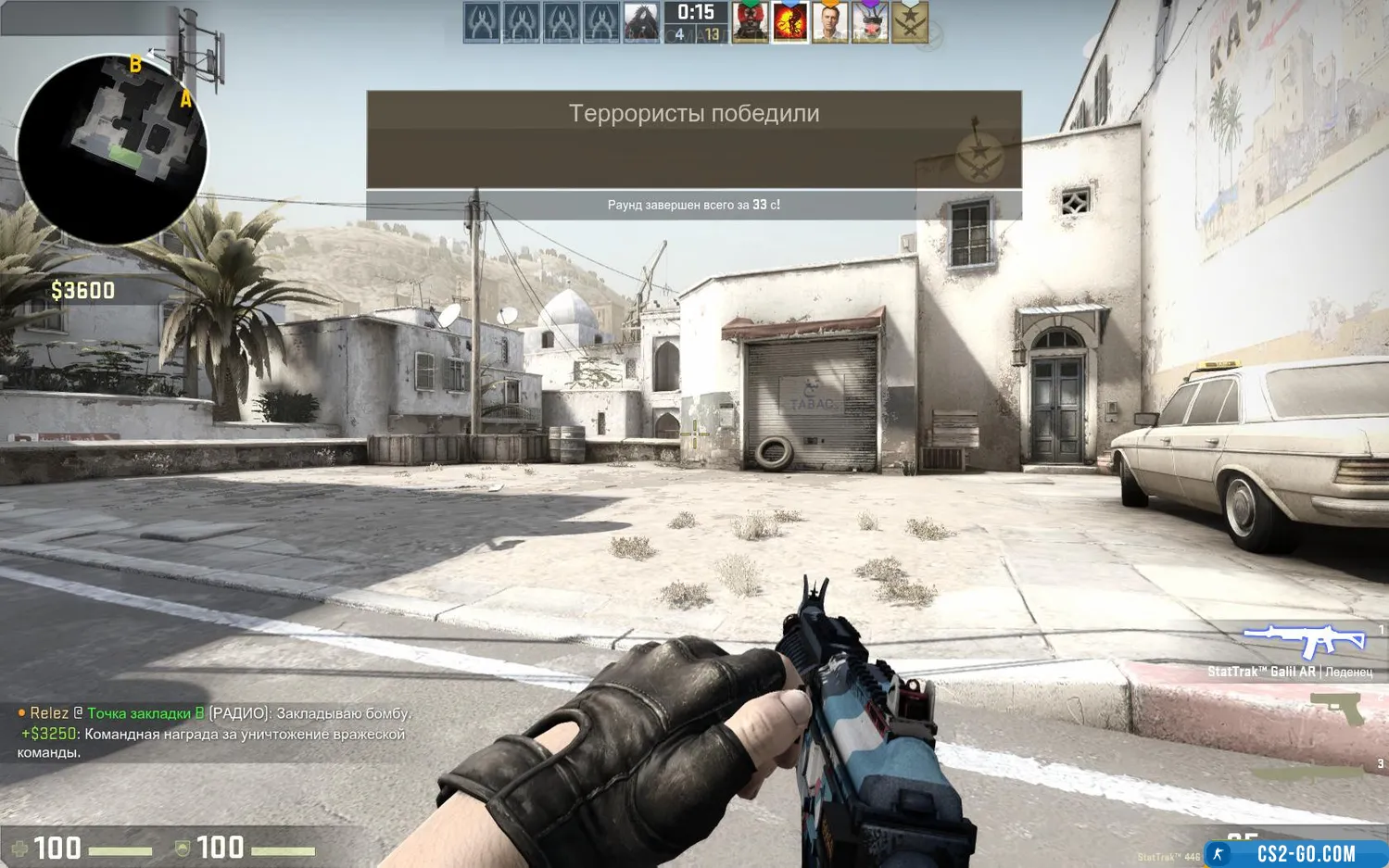Choose the pink-nosed animal player avatar

click(869, 22)
